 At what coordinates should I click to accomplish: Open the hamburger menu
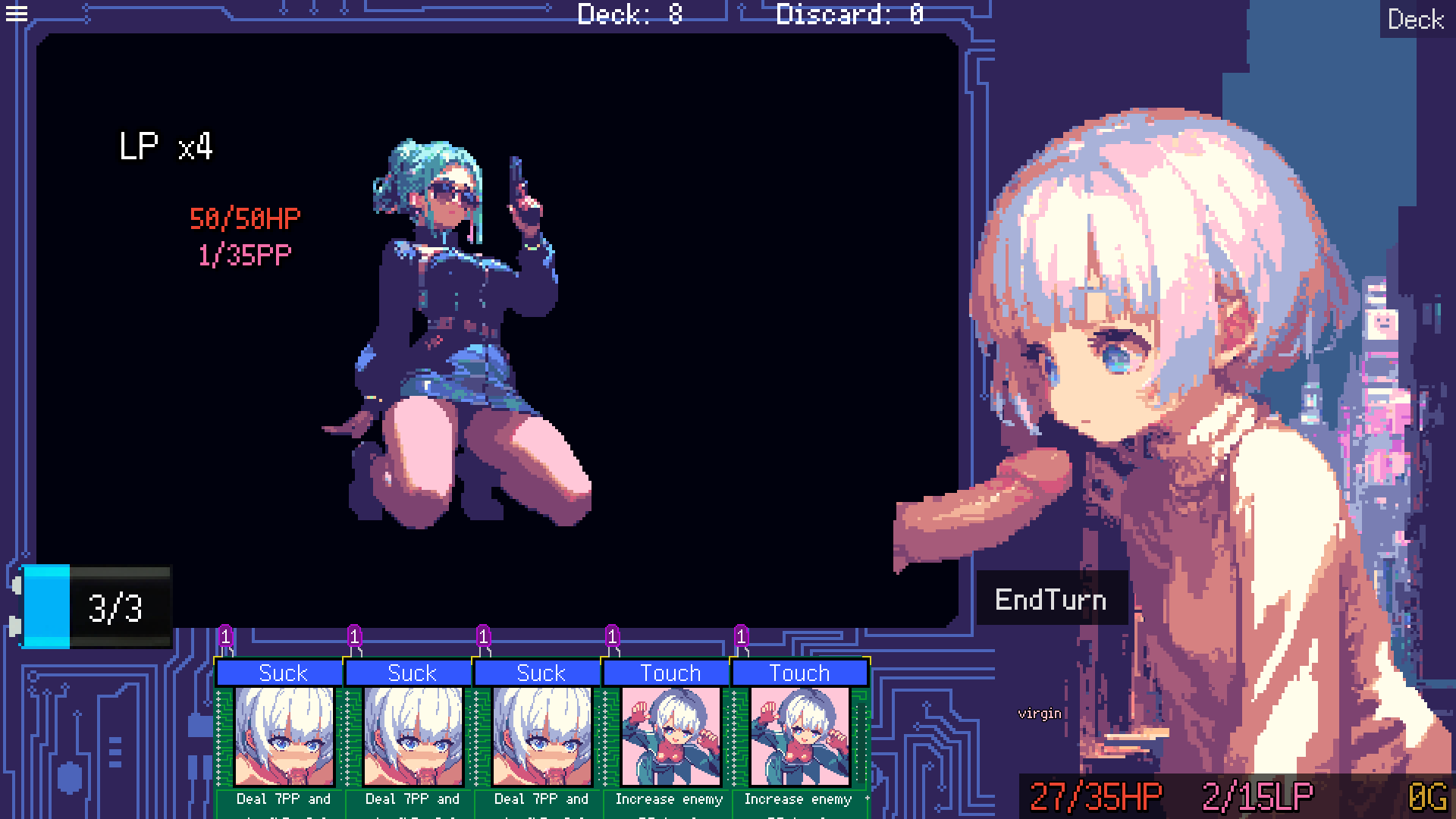pyautogui.click(x=16, y=14)
